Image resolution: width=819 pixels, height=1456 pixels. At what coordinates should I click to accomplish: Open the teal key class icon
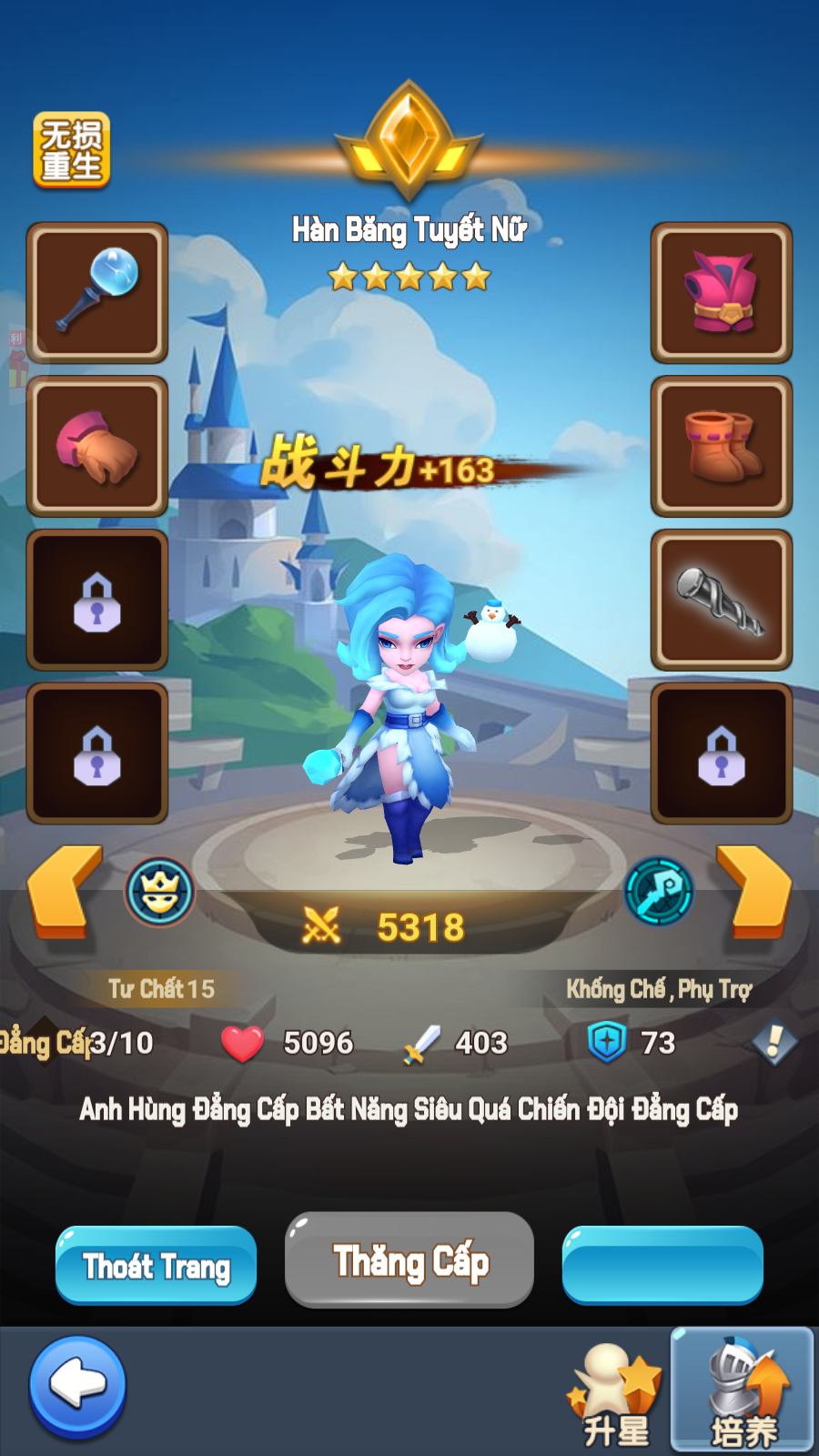(x=659, y=892)
